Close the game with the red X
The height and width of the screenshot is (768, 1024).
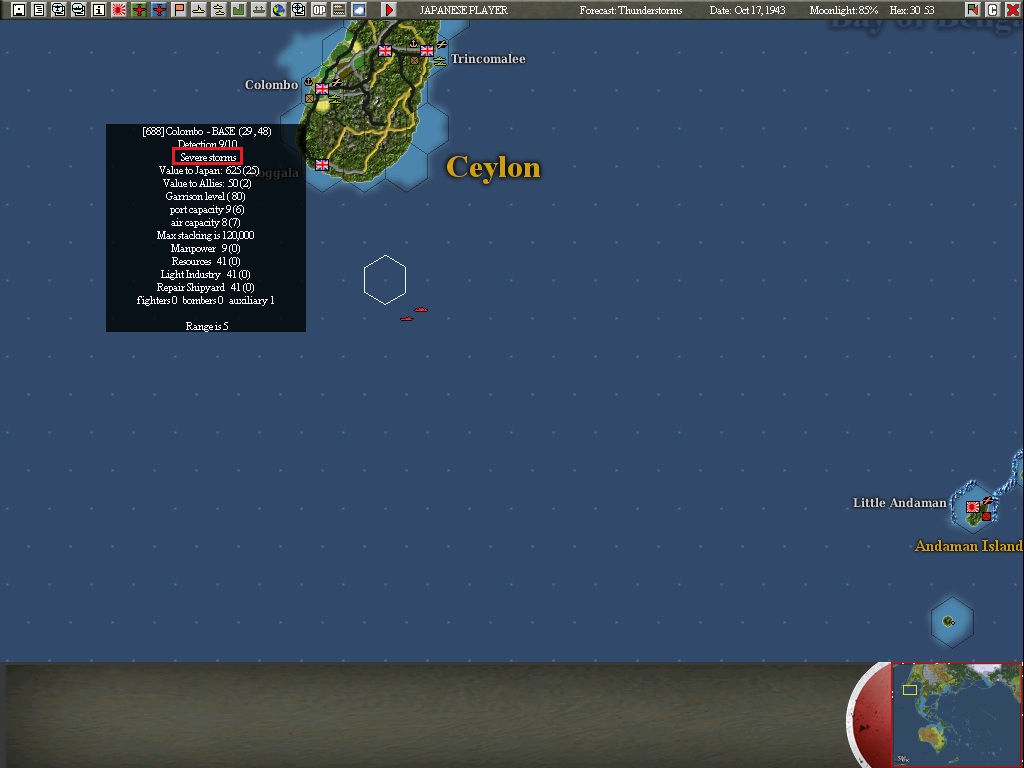click(1012, 10)
